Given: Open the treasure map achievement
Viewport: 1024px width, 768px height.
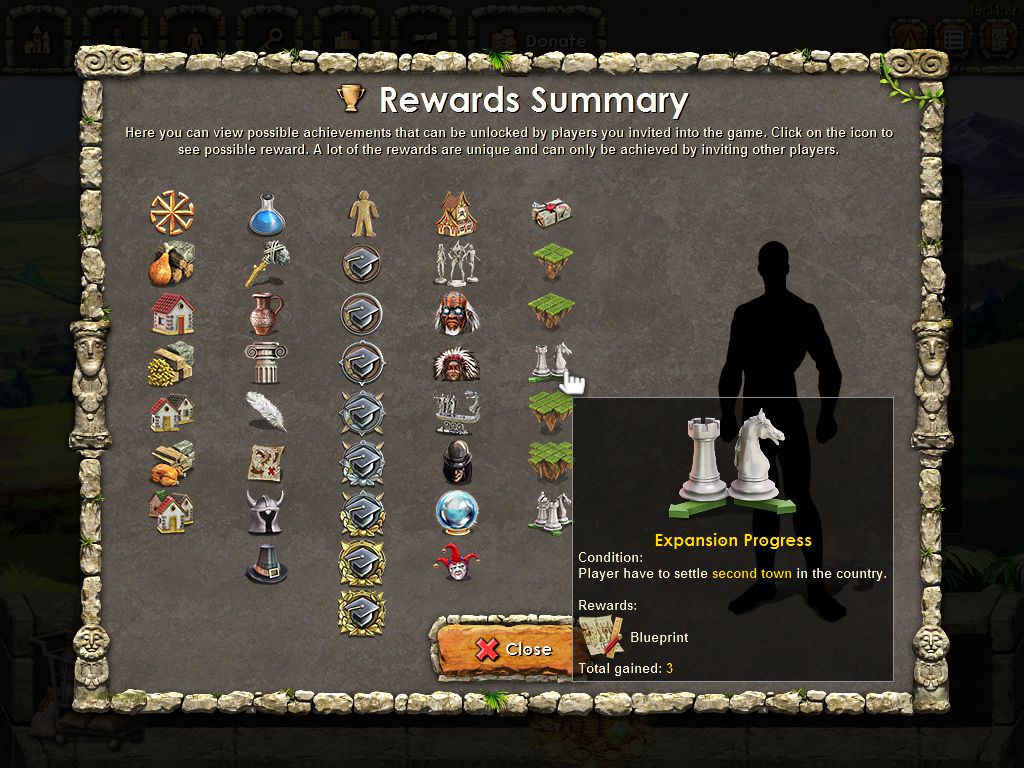Looking at the screenshot, I should tap(266, 462).
